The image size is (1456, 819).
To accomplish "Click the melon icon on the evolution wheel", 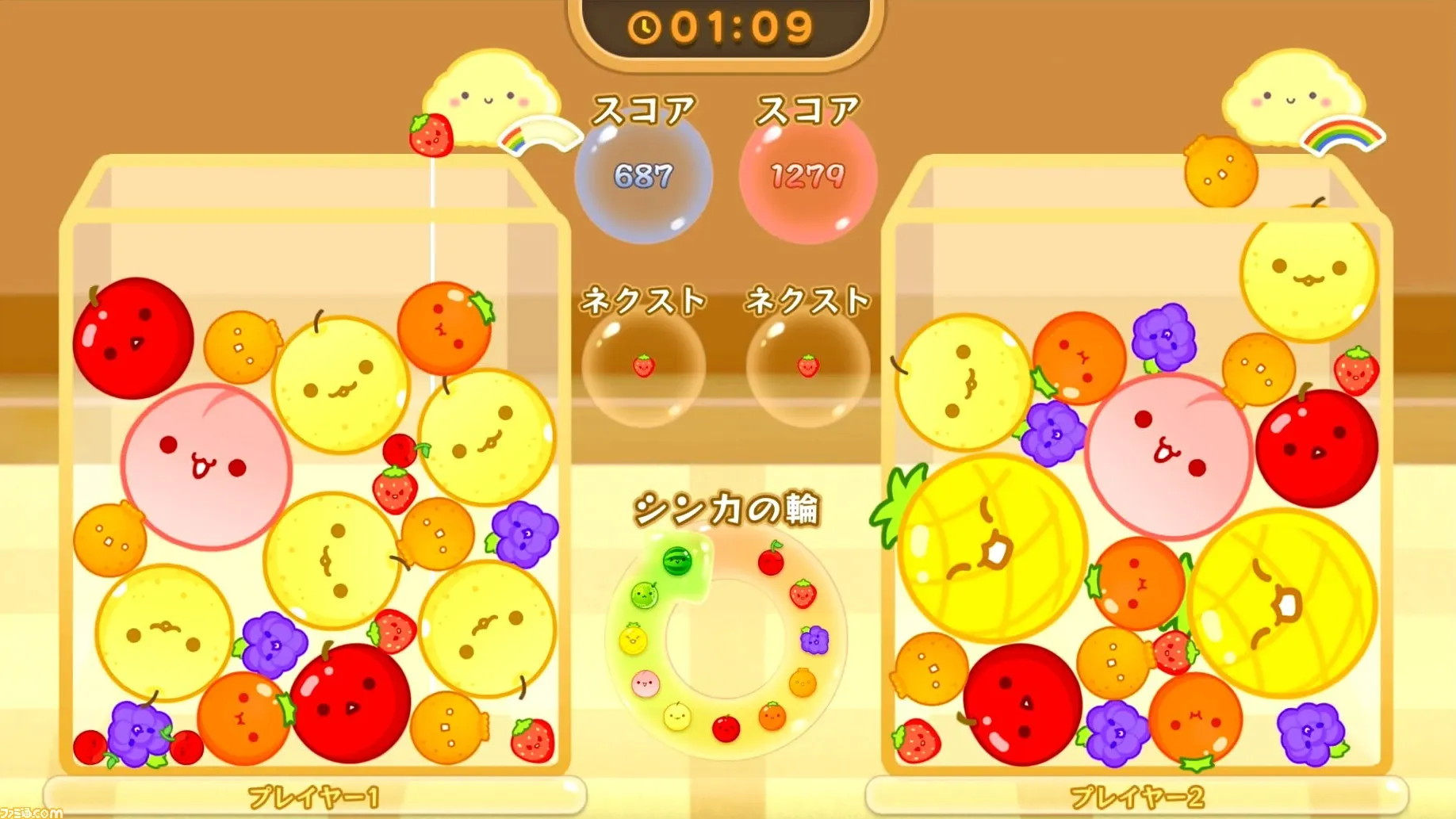I will 643,594.
